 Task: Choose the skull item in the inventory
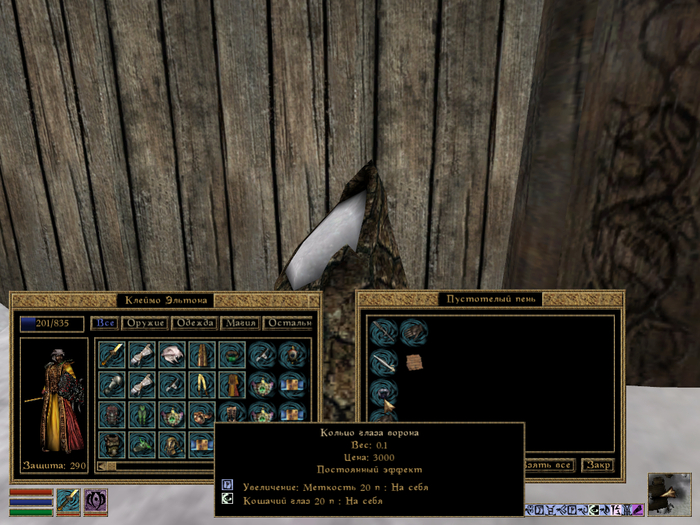(173, 354)
